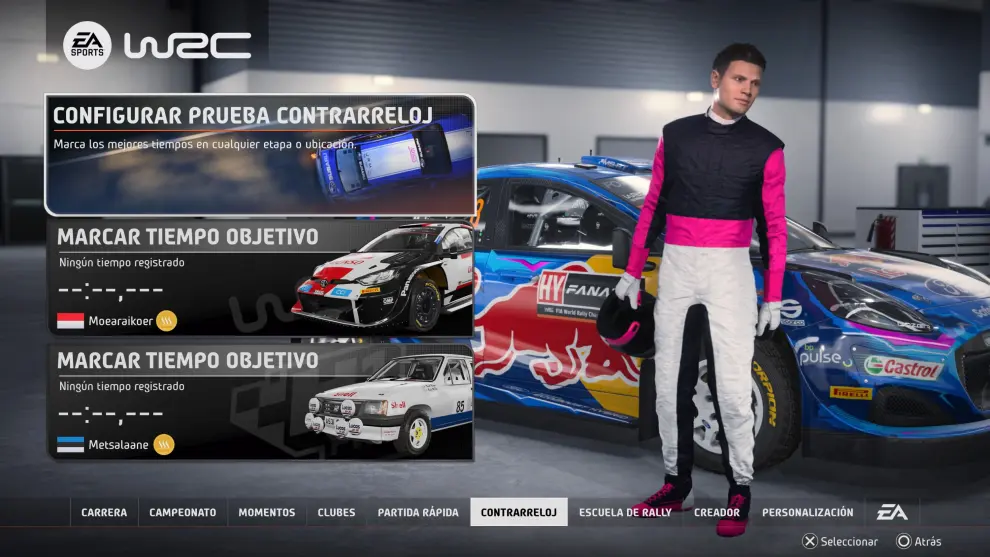
Task: Click the Contrarreloj tab
Action: [x=518, y=512]
